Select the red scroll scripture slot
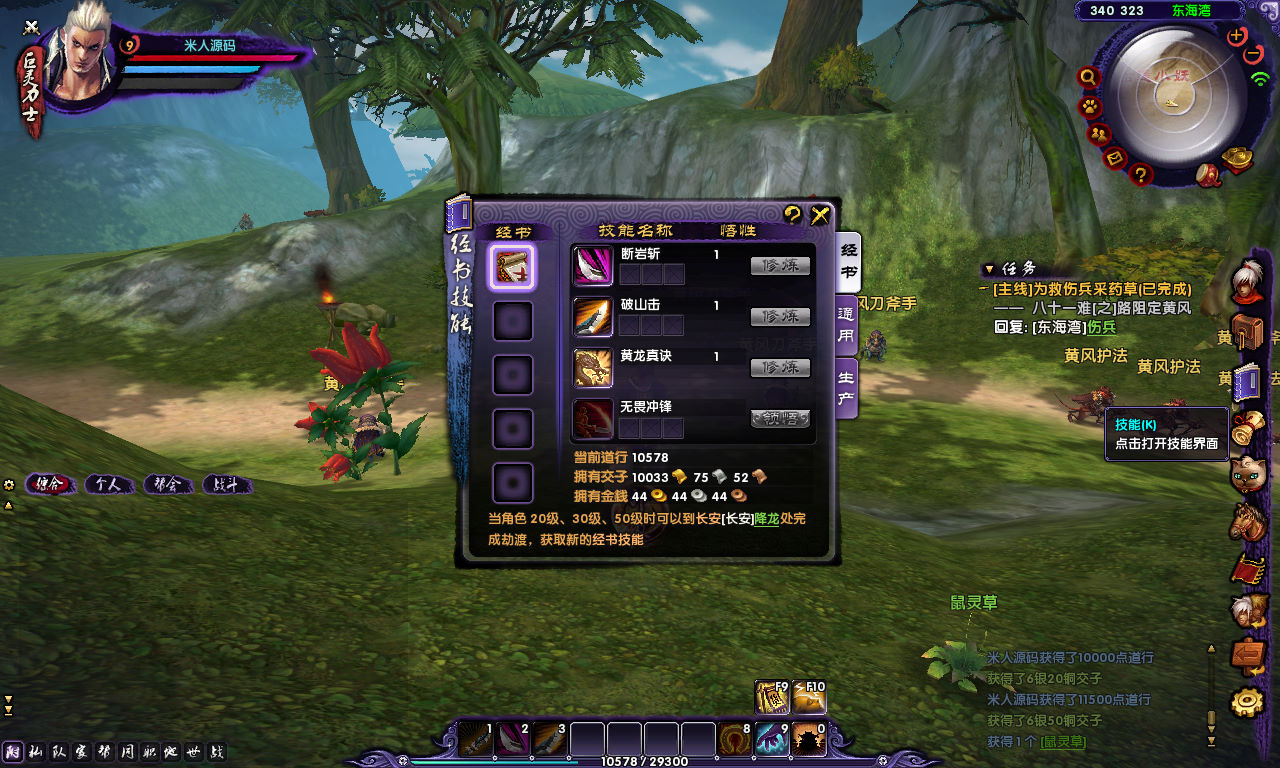This screenshot has height=768, width=1280. click(x=514, y=267)
